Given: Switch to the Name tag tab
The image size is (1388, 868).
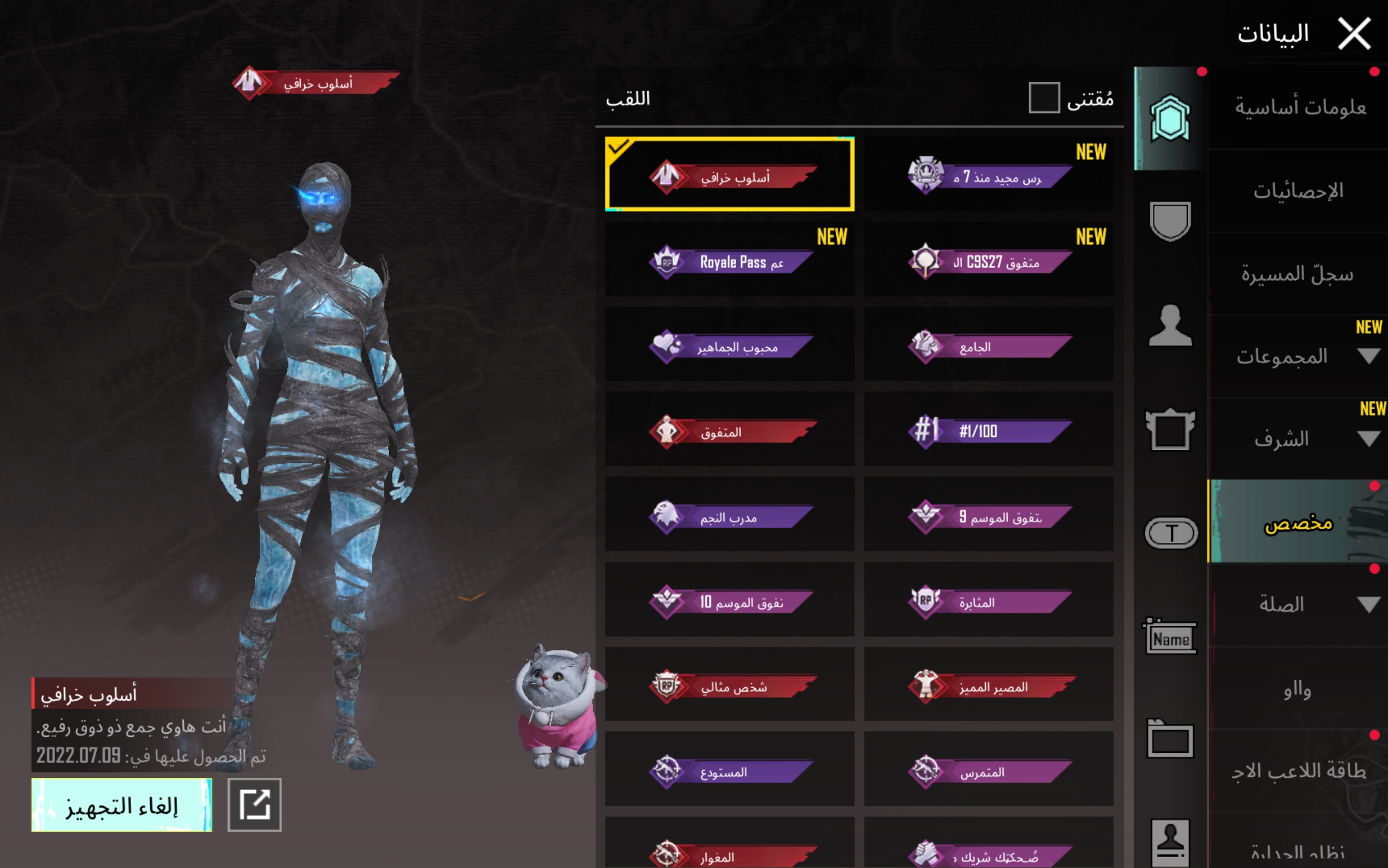Looking at the screenshot, I should pos(1170,637).
